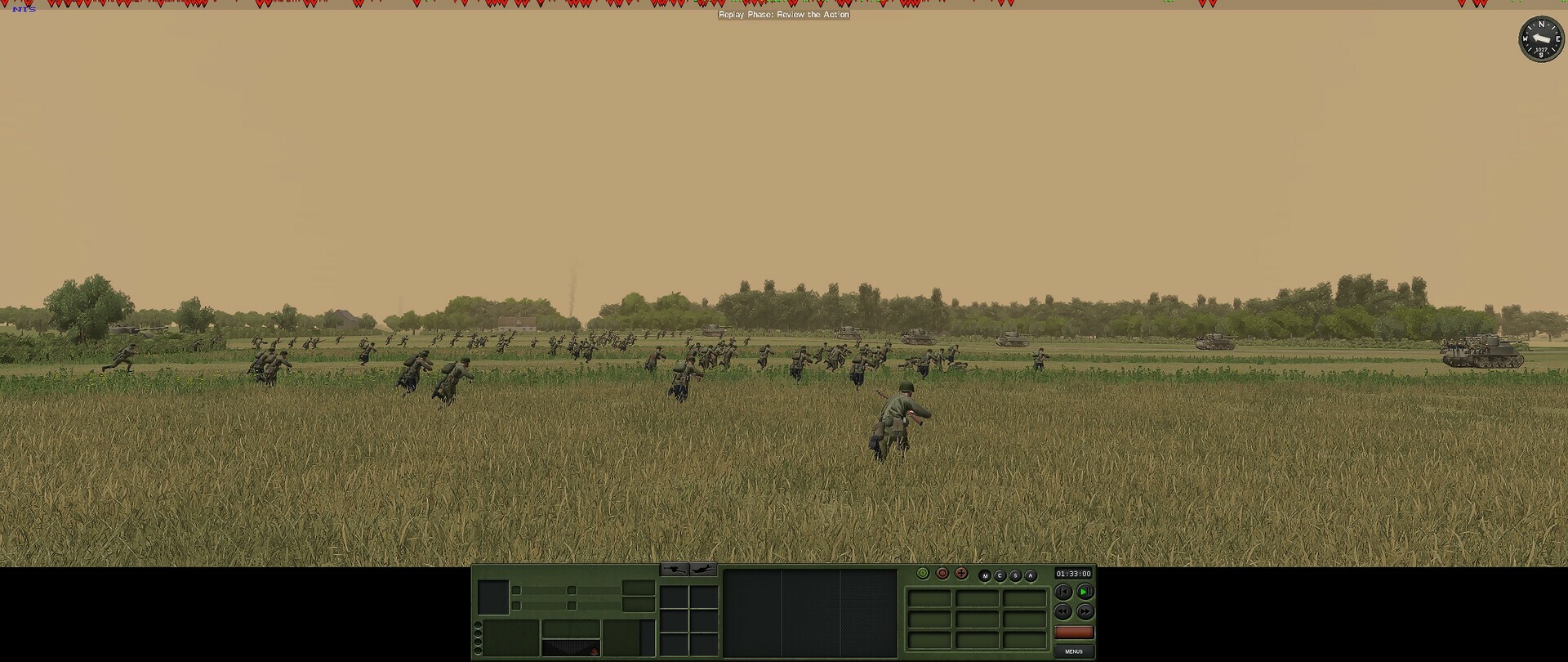Open the MENUS panel
Screen dimensions: 1568x662
point(1074,651)
